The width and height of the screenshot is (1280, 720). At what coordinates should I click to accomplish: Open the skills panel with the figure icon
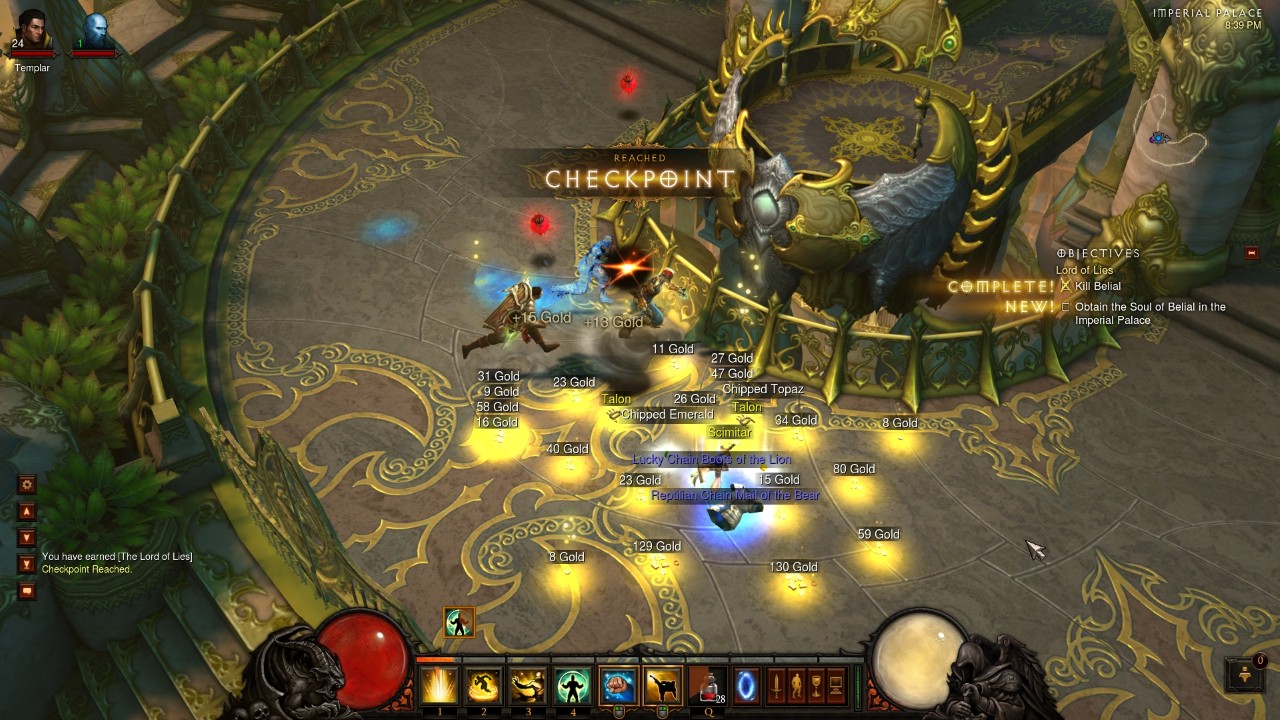tap(796, 686)
